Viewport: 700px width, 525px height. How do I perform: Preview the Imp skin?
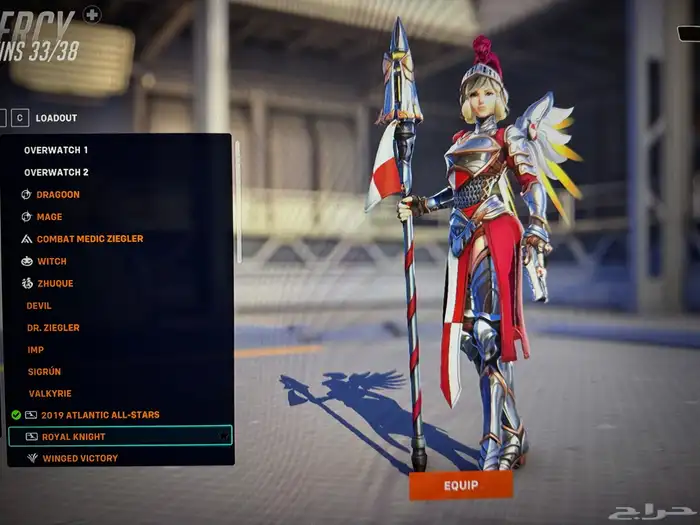[35, 349]
